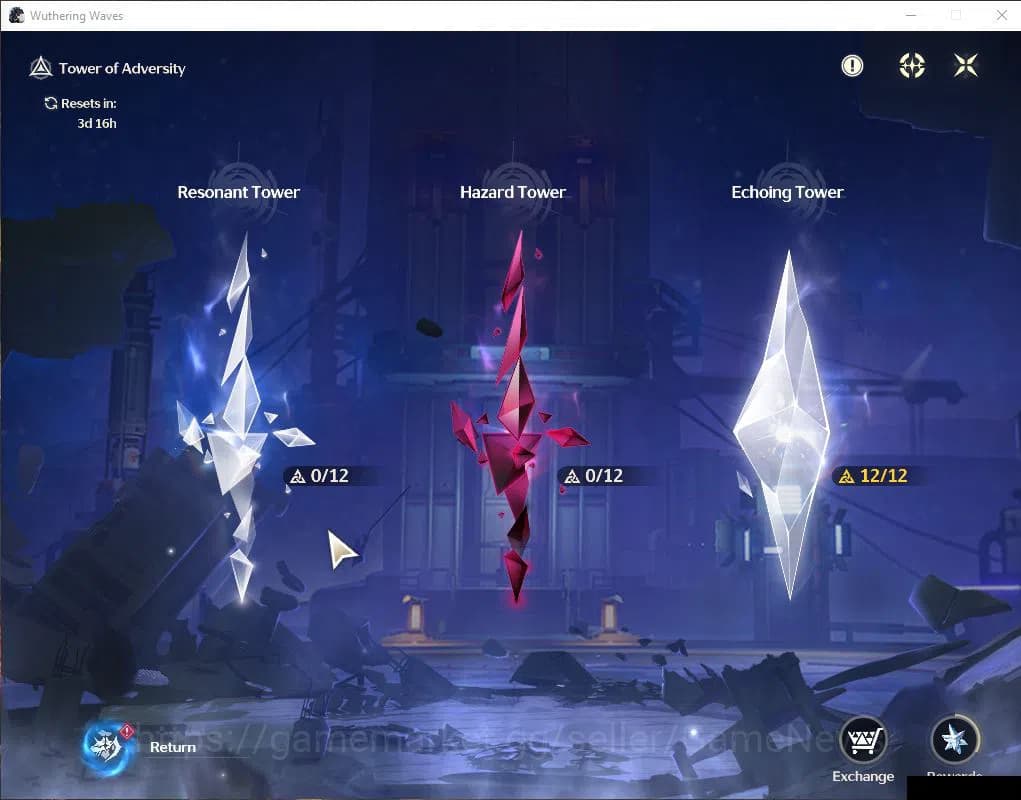Choose the red Hazard Tower crystal

pos(514,420)
